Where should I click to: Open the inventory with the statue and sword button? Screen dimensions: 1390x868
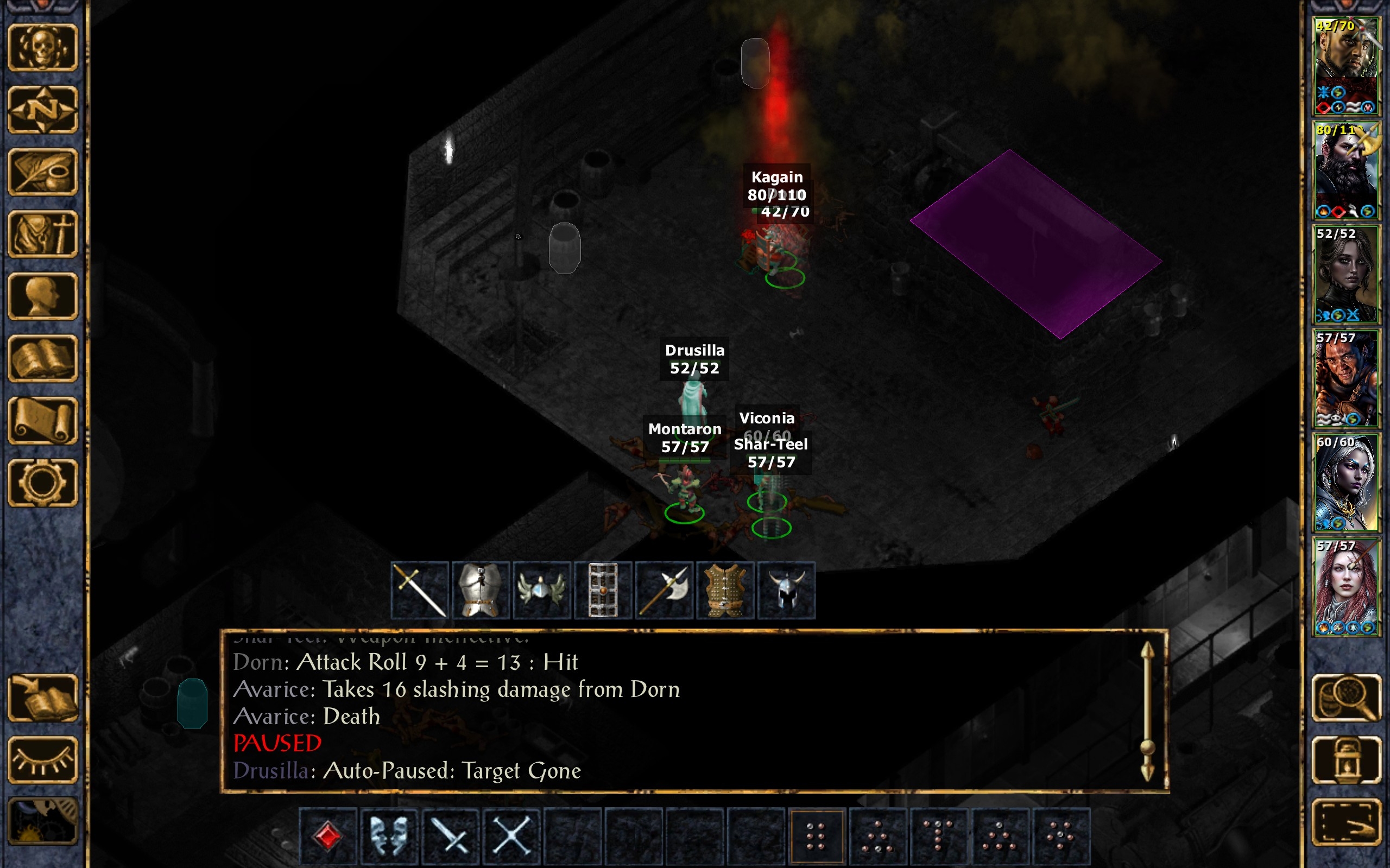(x=43, y=233)
